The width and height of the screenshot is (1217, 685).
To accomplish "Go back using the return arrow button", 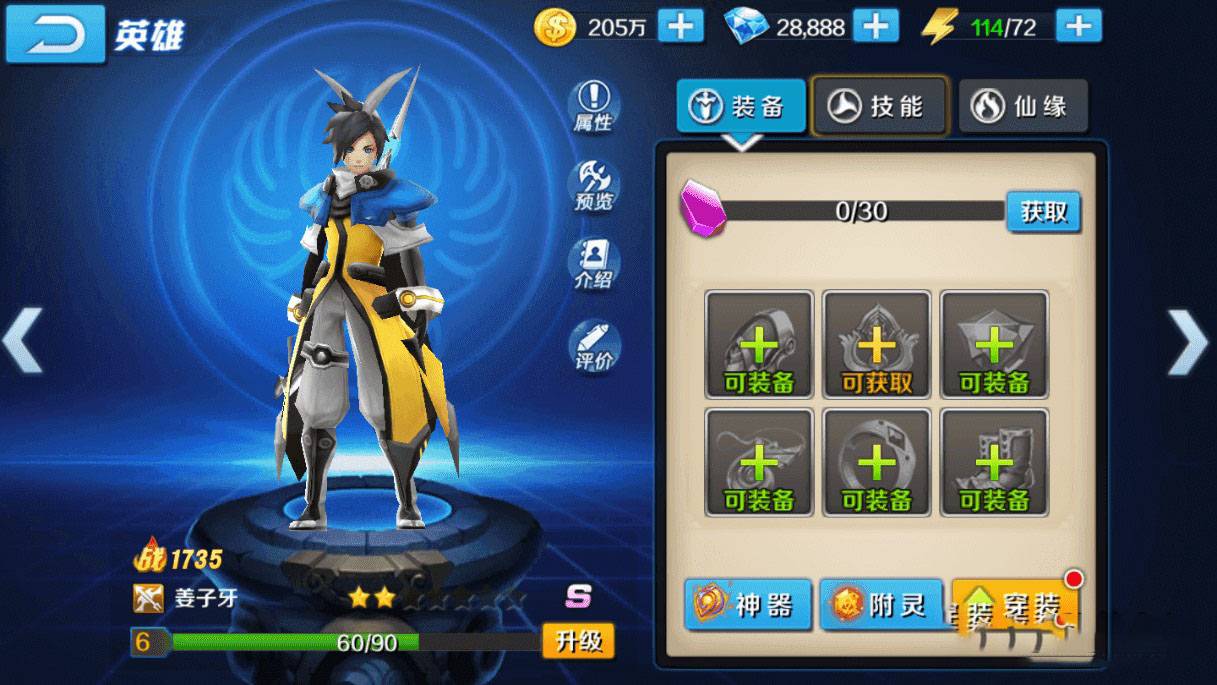I will click(x=55, y=34).
